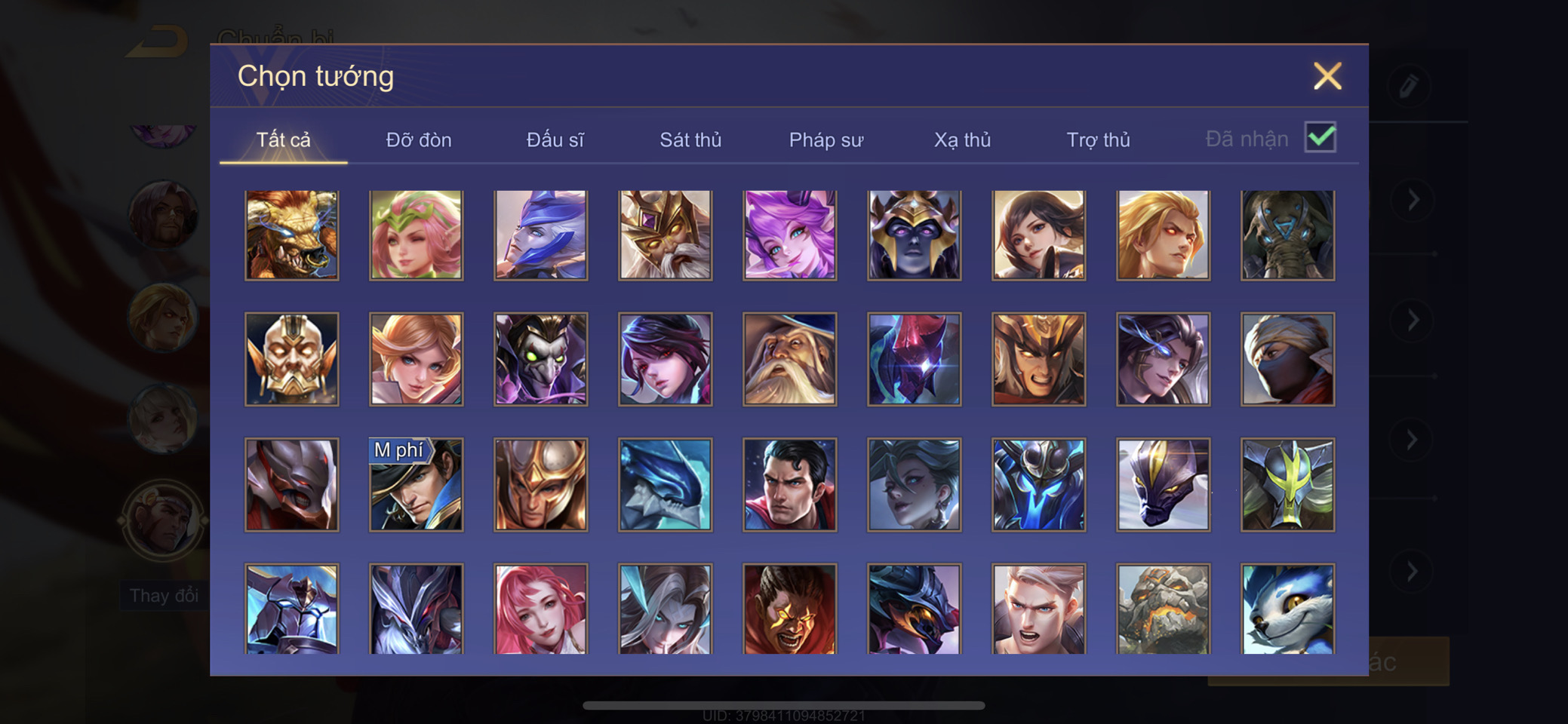Show the Sát thủ heroes tab

tap(690, 140)
